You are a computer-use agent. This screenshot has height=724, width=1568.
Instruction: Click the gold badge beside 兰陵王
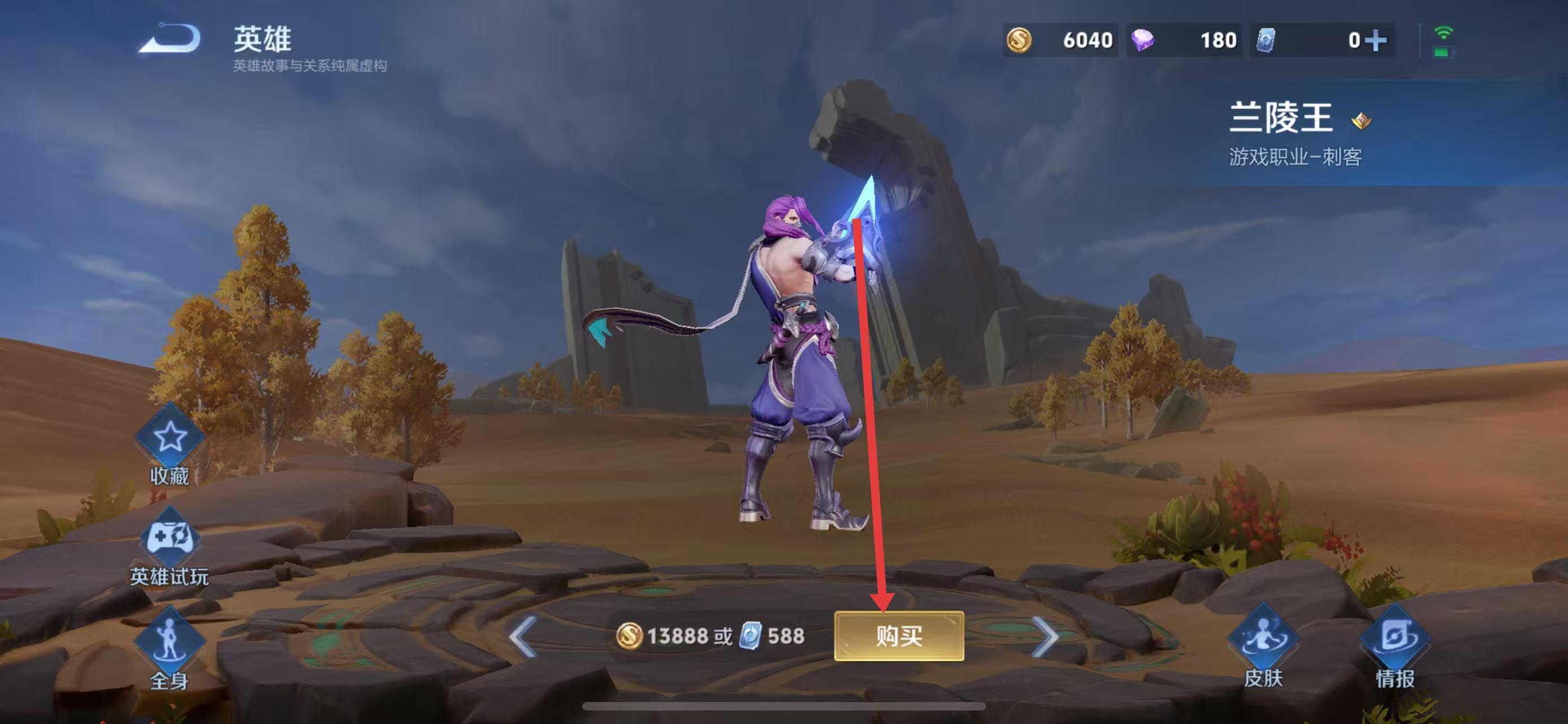(1361, 120)
